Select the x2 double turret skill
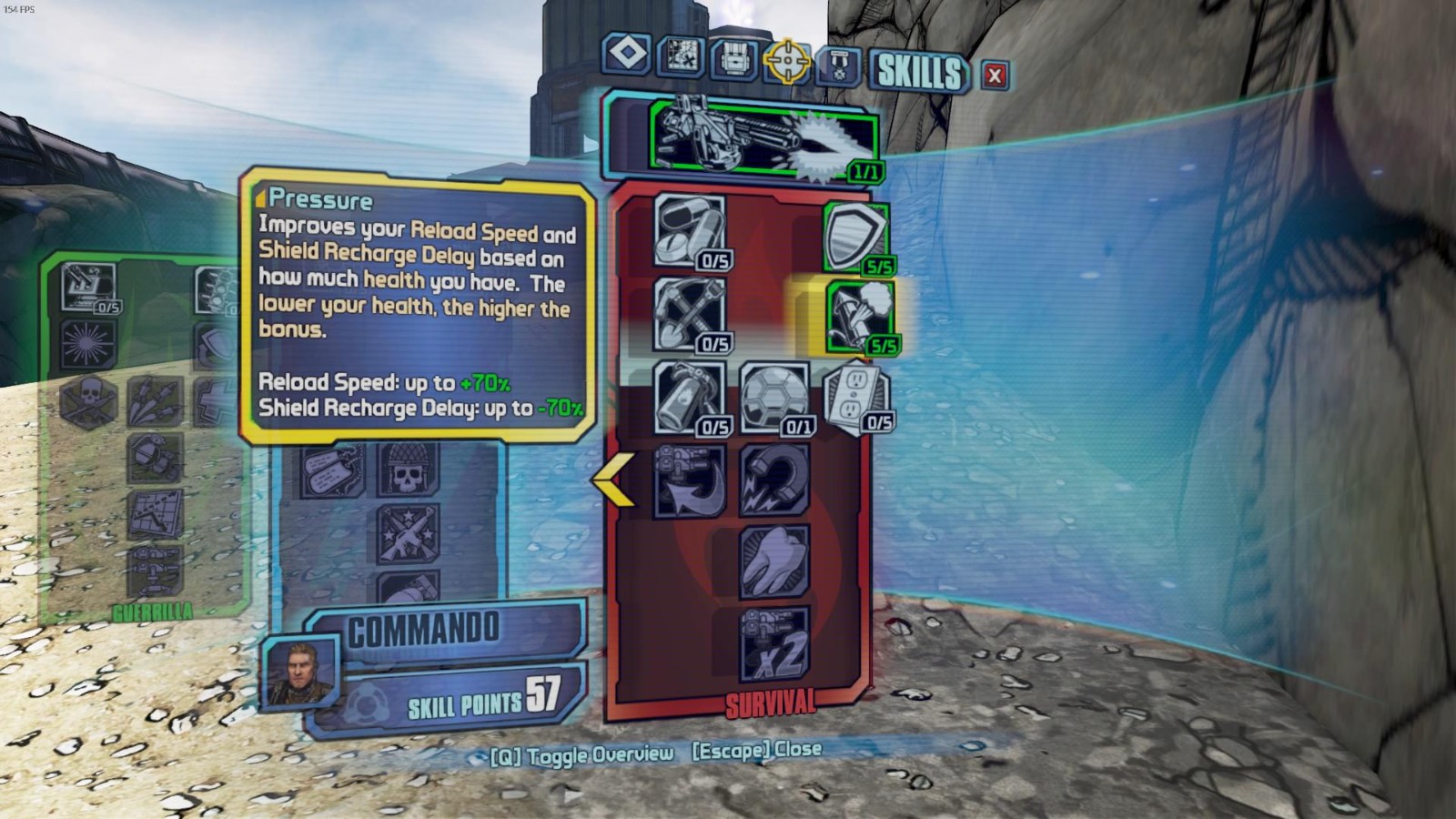Screen dimensions: 1456x819 tap(773, 643)
